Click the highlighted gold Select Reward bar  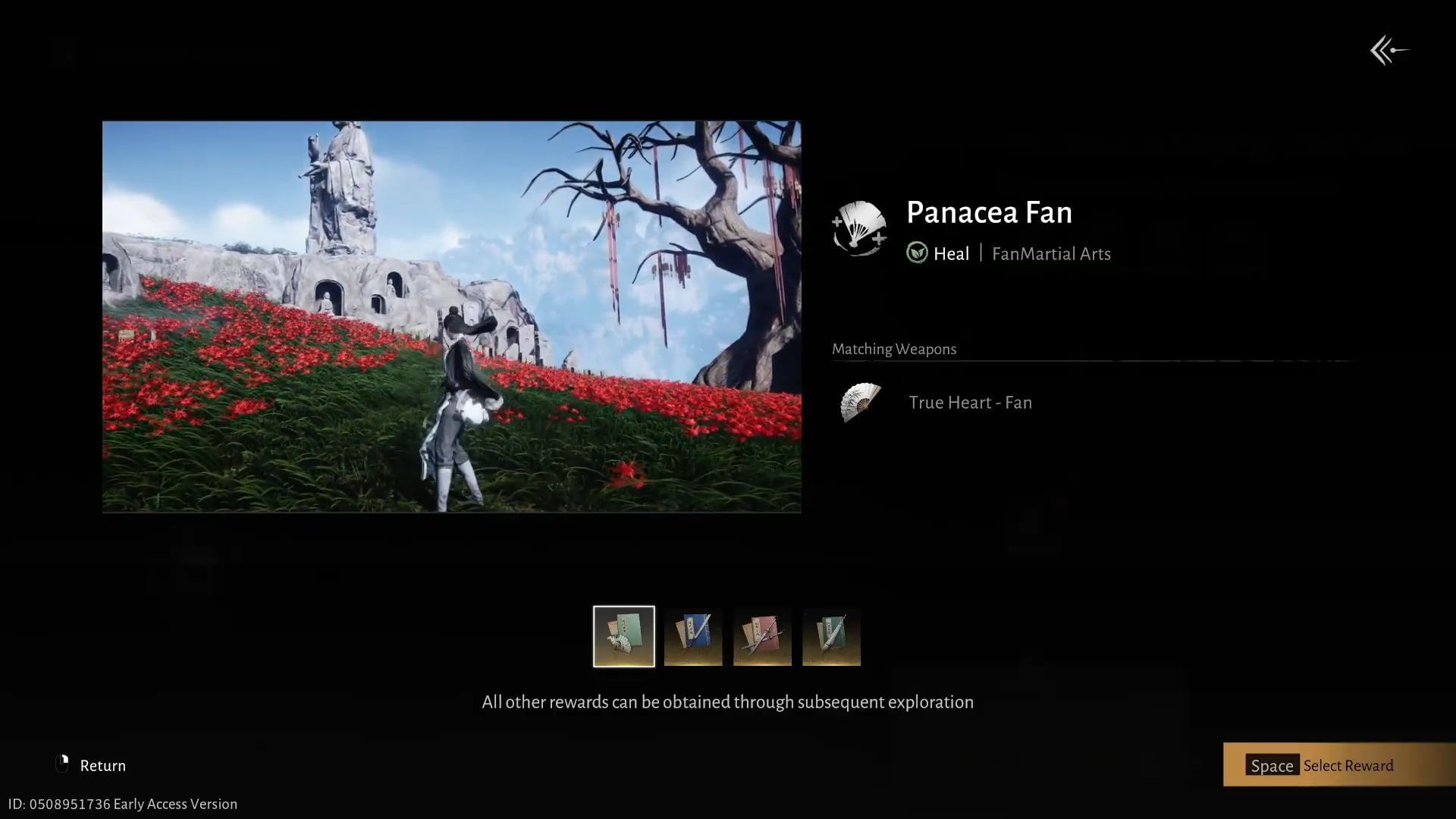coord(1338,765)
